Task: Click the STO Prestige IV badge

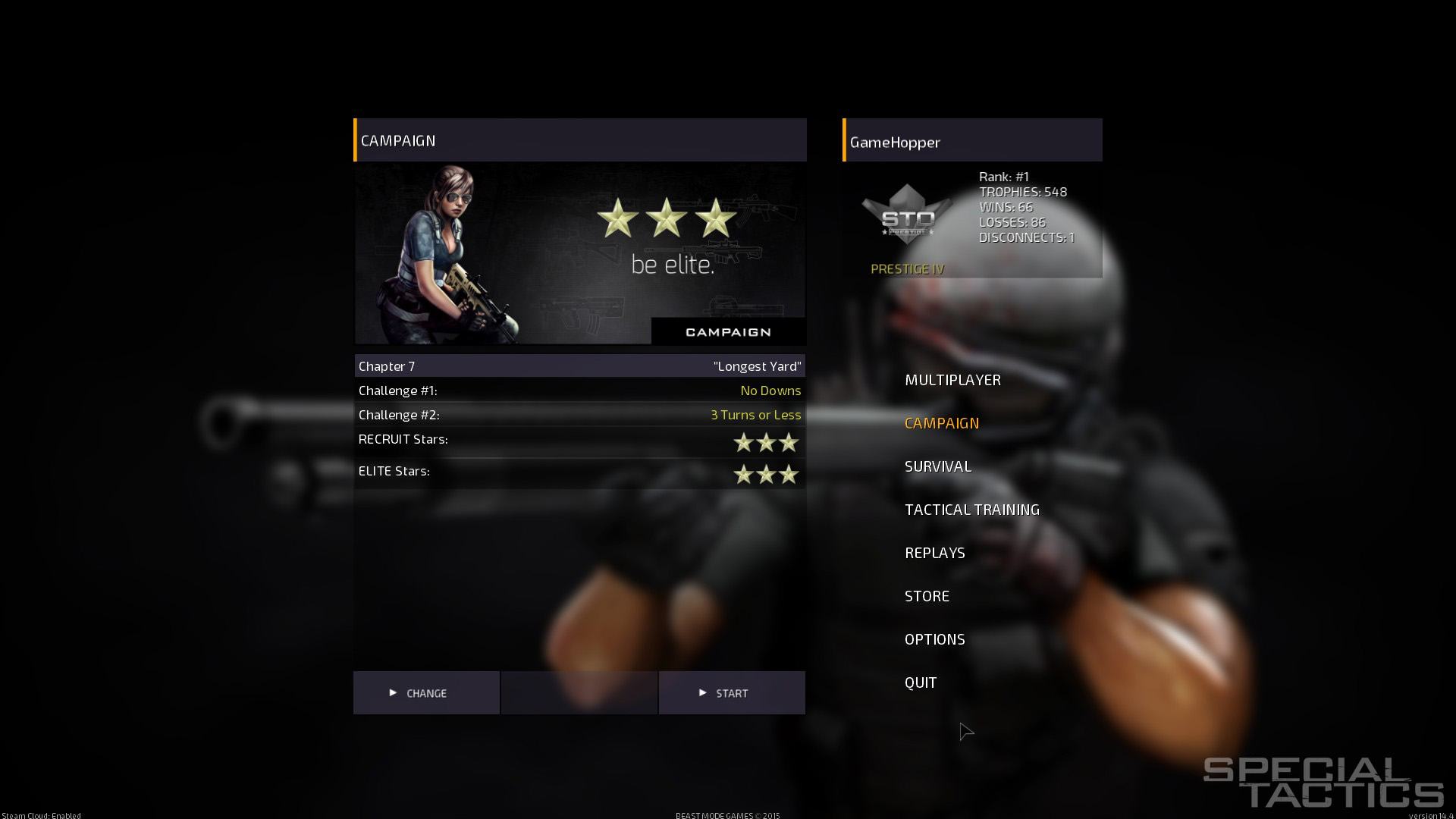Action: tap(907, 218)
